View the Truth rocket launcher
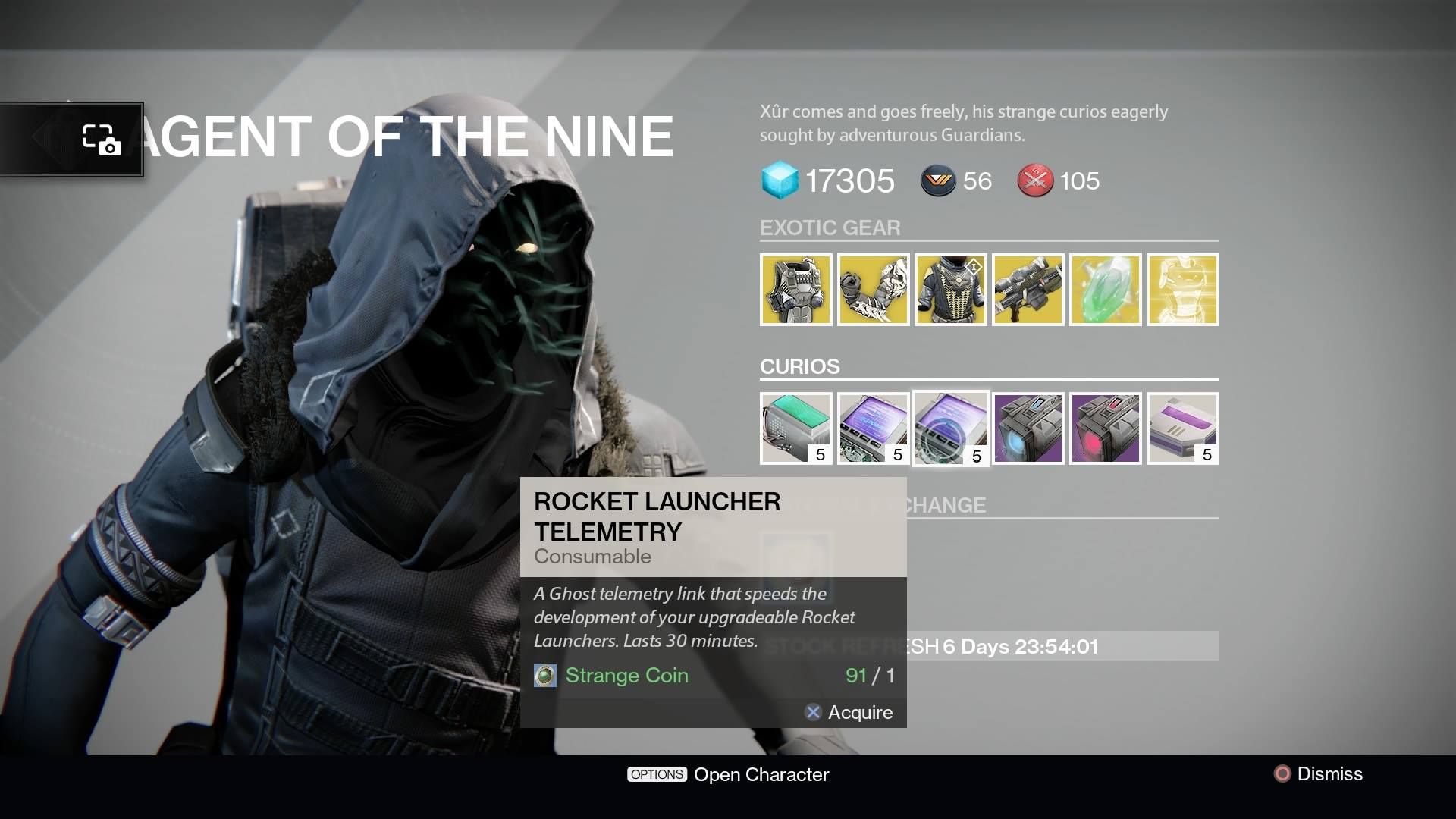This screenshot has width=1456, height=819. [1028, 290]
